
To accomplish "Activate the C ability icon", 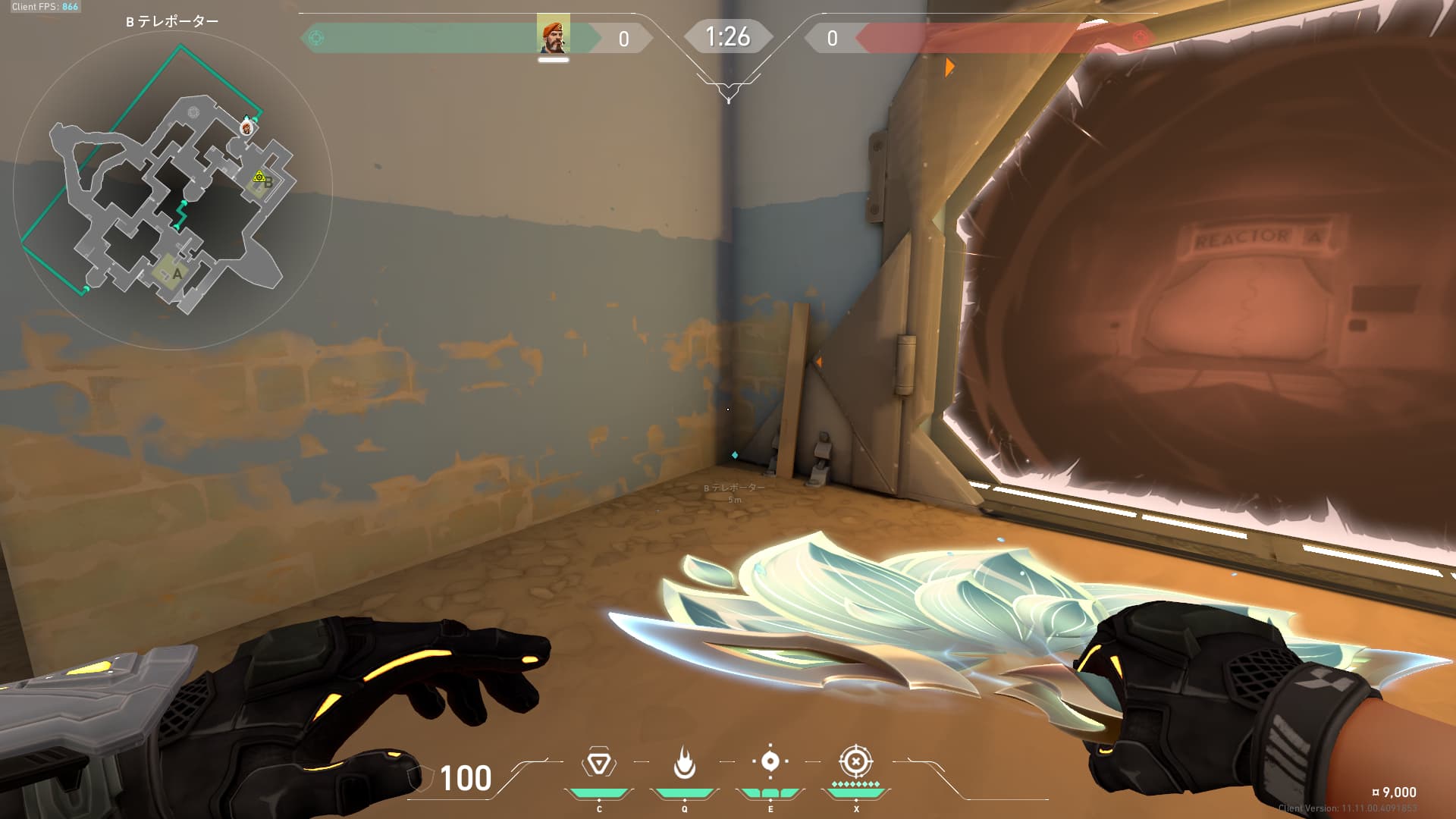I will [598, 763].
